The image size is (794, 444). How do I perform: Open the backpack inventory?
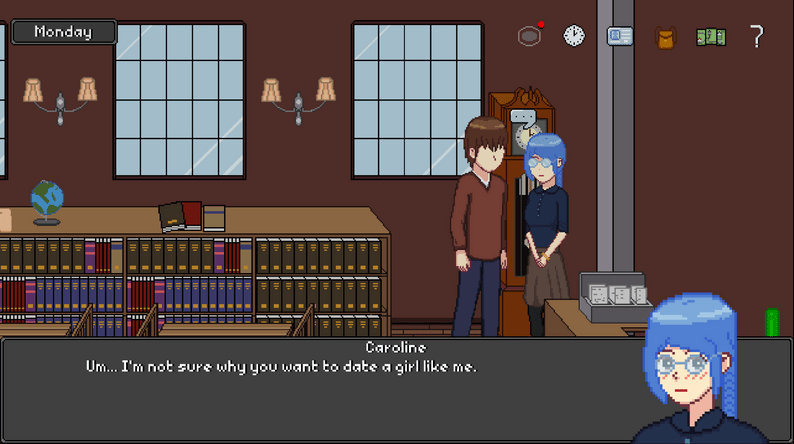click(x=665, y=38)
